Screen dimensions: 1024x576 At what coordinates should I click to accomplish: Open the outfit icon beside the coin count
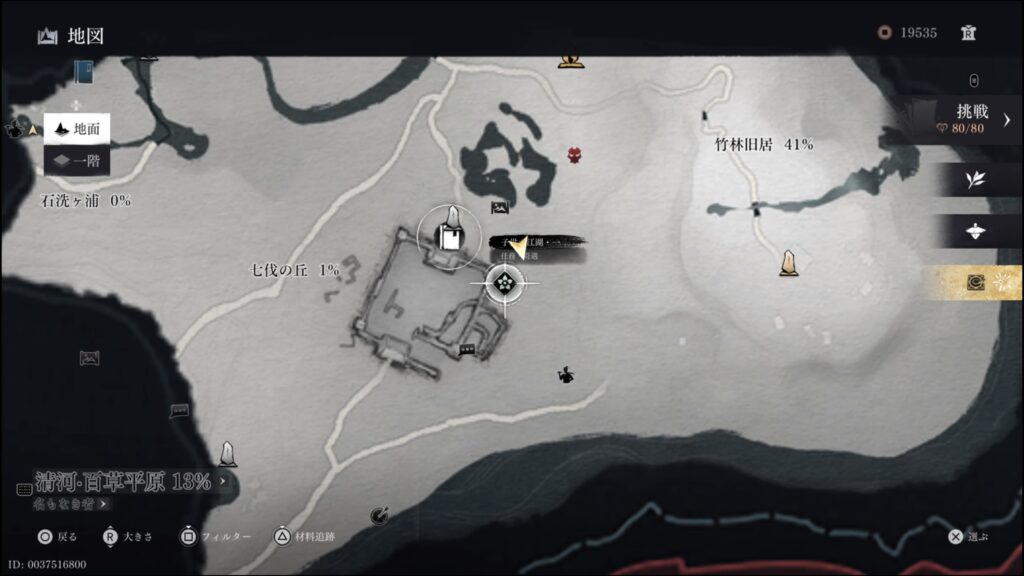click(x=968, y=32)
